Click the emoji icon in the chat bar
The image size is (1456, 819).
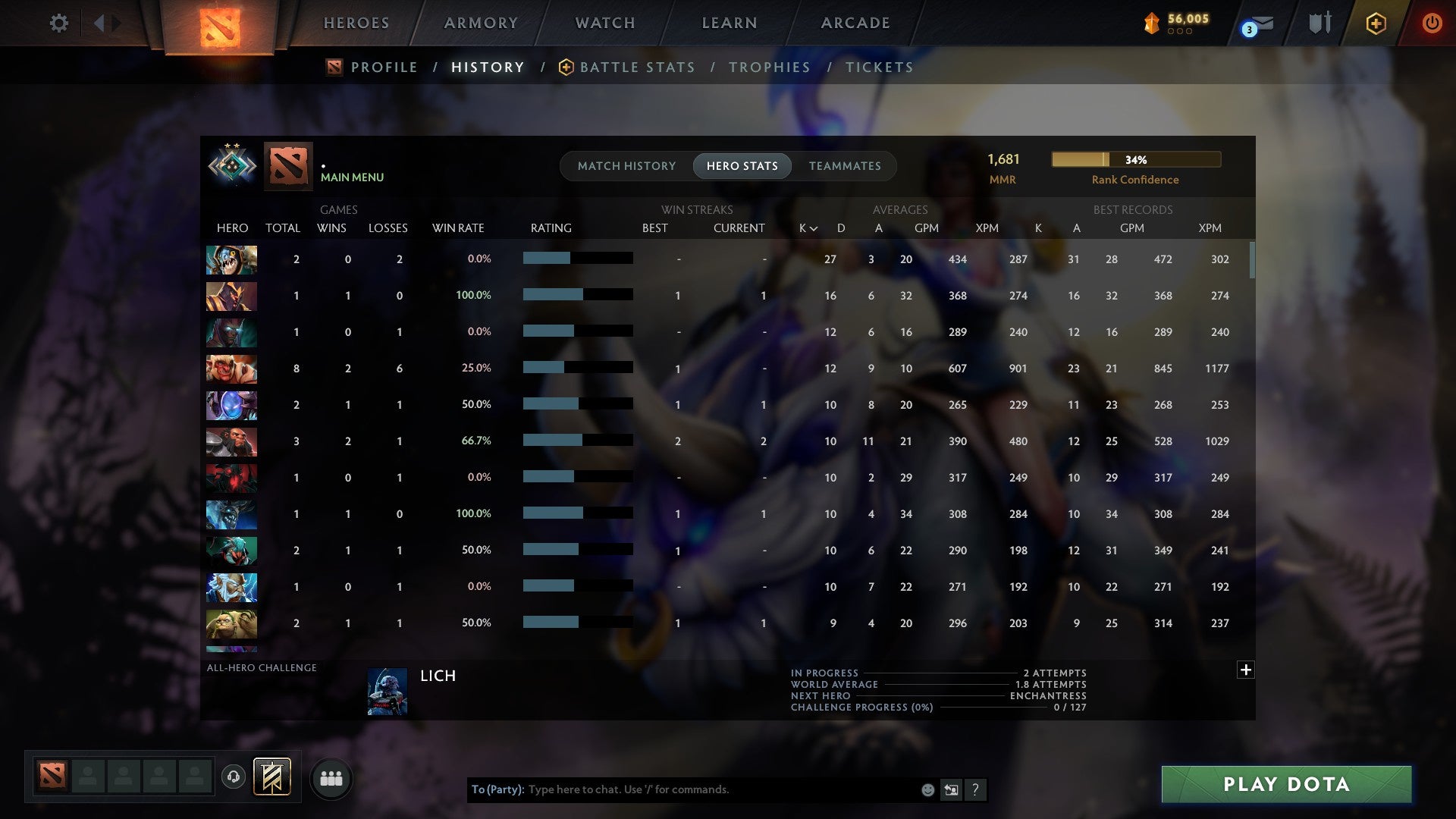pyautogui.click(x=927, y=789)
